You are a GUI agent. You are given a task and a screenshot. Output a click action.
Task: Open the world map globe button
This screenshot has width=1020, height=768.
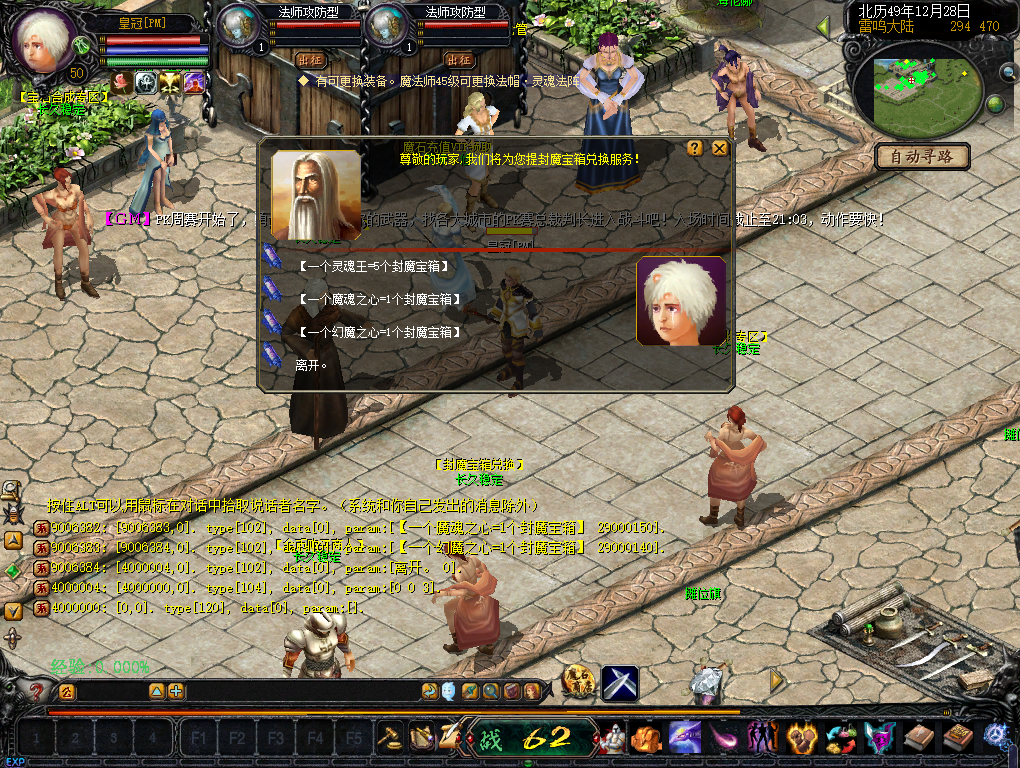click(x=995, y=104)
